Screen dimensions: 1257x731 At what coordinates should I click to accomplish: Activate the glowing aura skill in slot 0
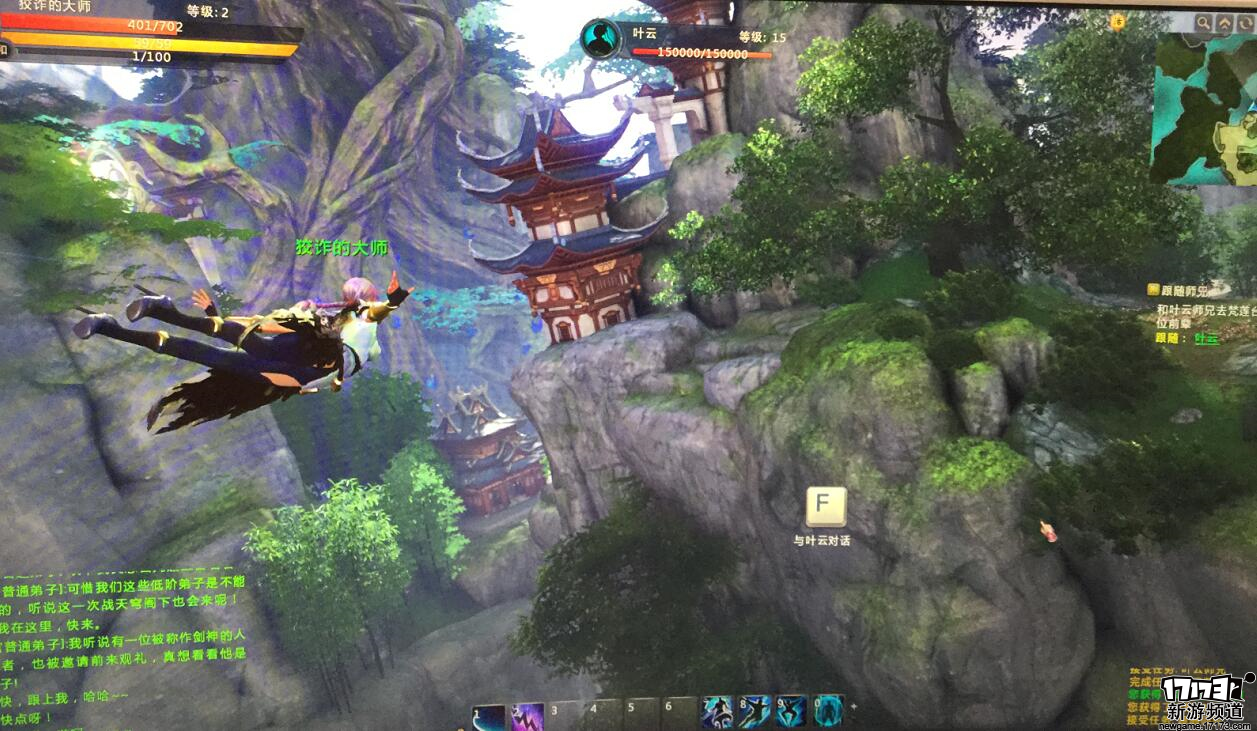(828, 711)
